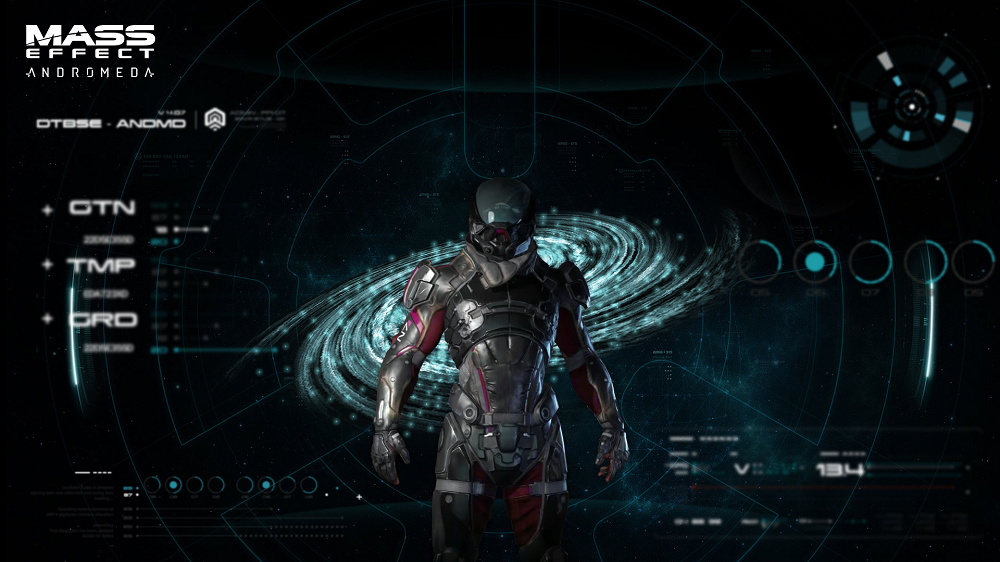This screenshot has height=562, width=1000.
Task: Expand the GTN data entry
Action: [x=47, y=210]
